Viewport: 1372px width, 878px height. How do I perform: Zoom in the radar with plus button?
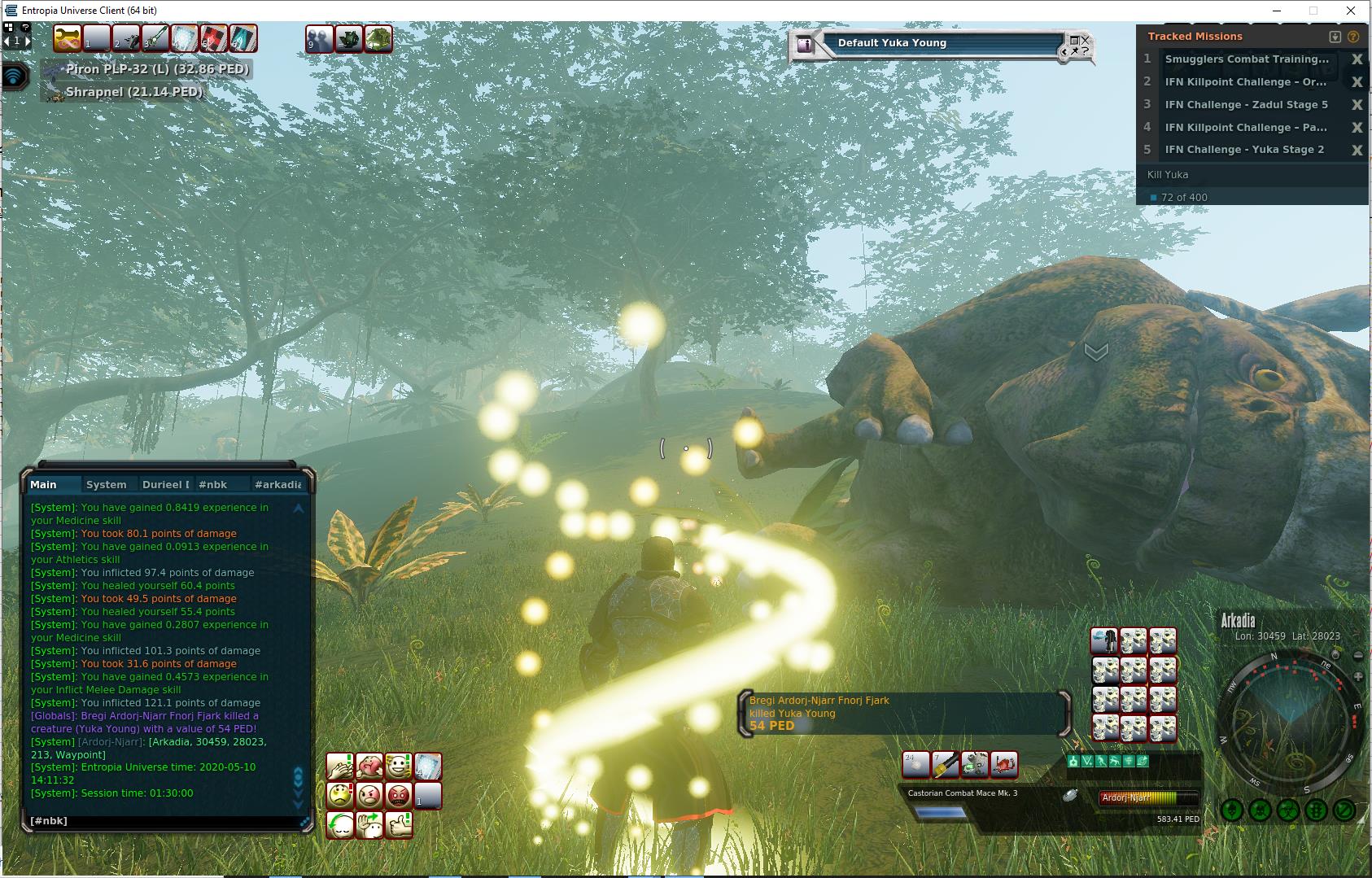[x=1357, y=677]
